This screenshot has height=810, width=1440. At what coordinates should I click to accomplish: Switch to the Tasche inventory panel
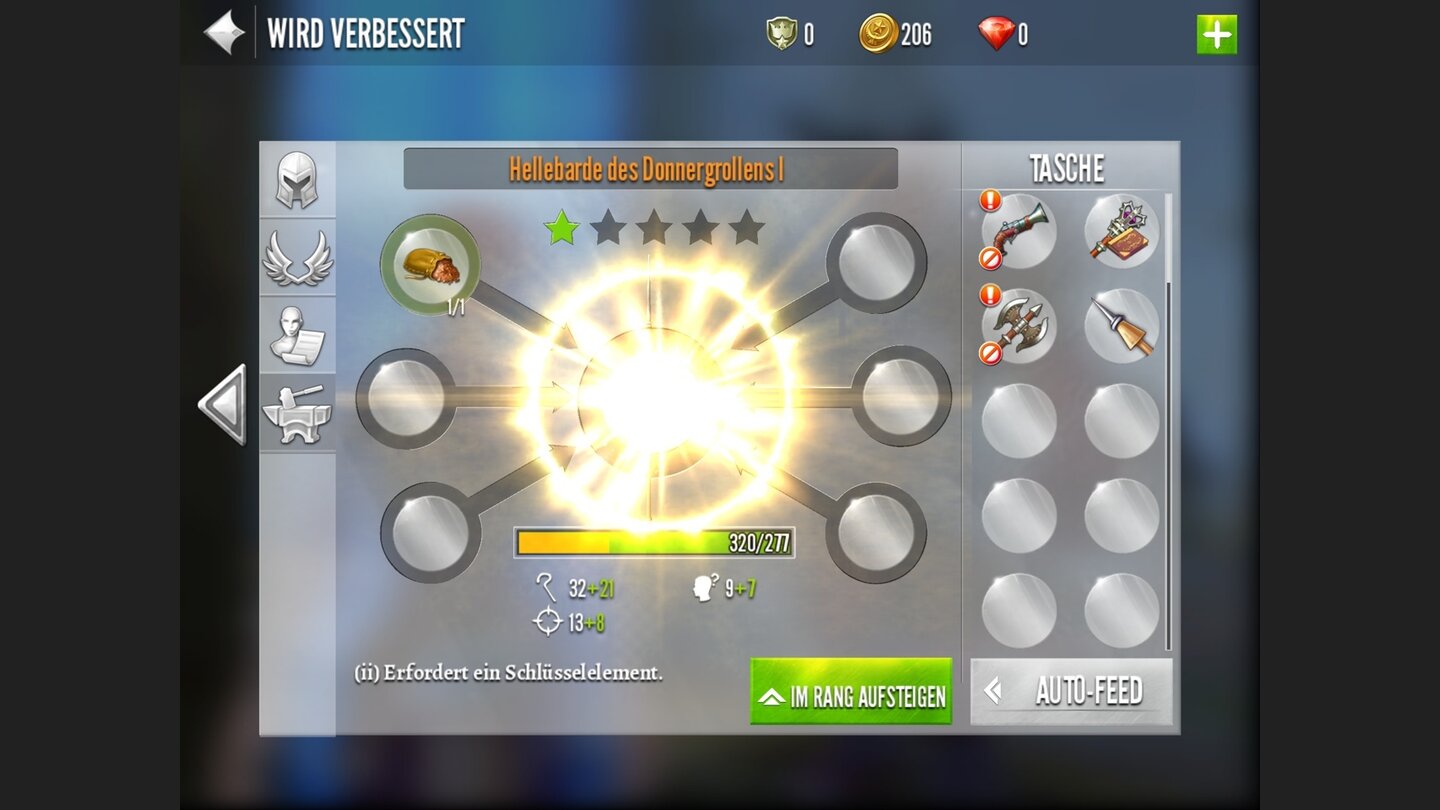coord(1068,168)
